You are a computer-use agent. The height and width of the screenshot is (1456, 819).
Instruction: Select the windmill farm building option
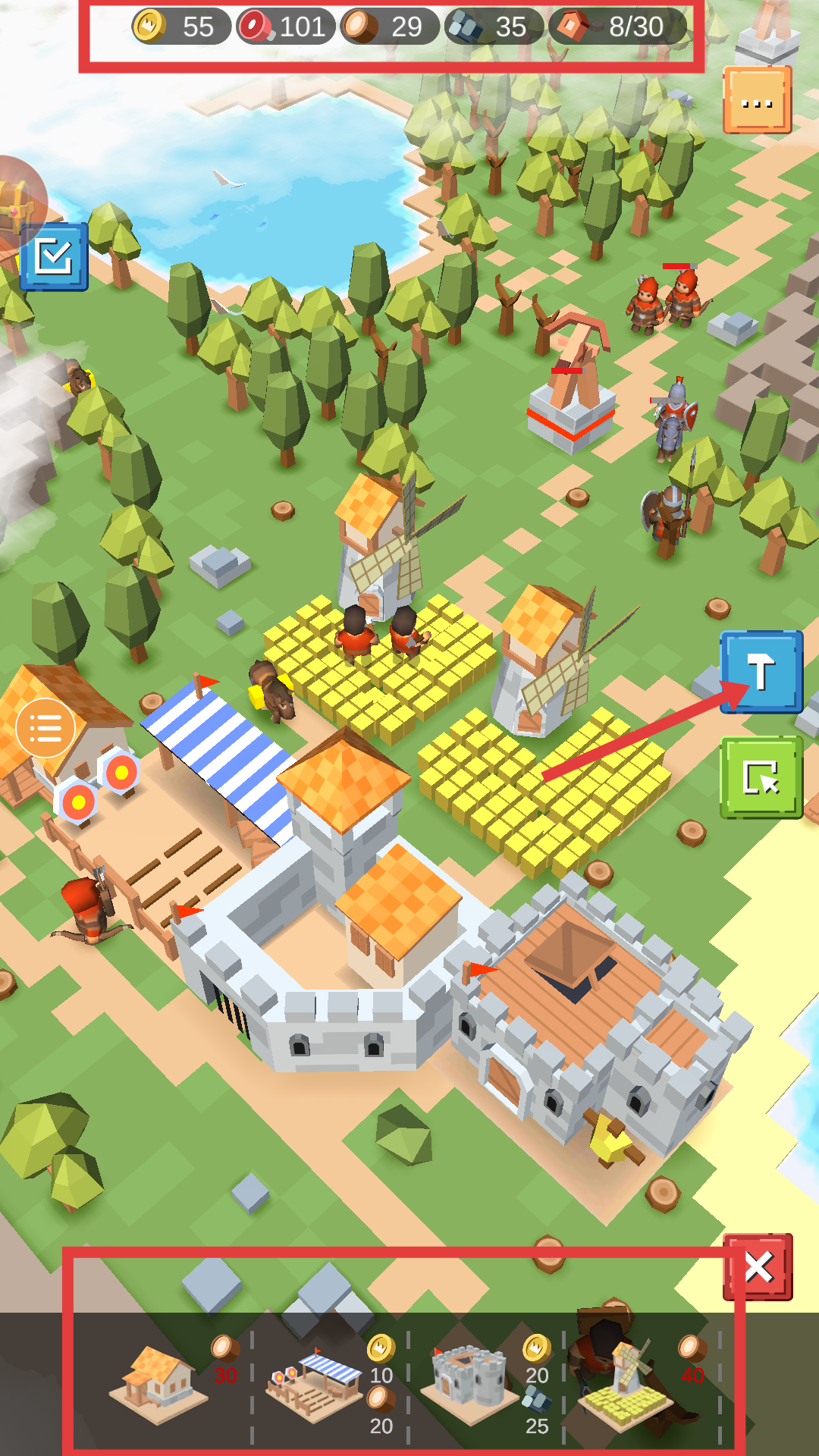[626, 1385]
